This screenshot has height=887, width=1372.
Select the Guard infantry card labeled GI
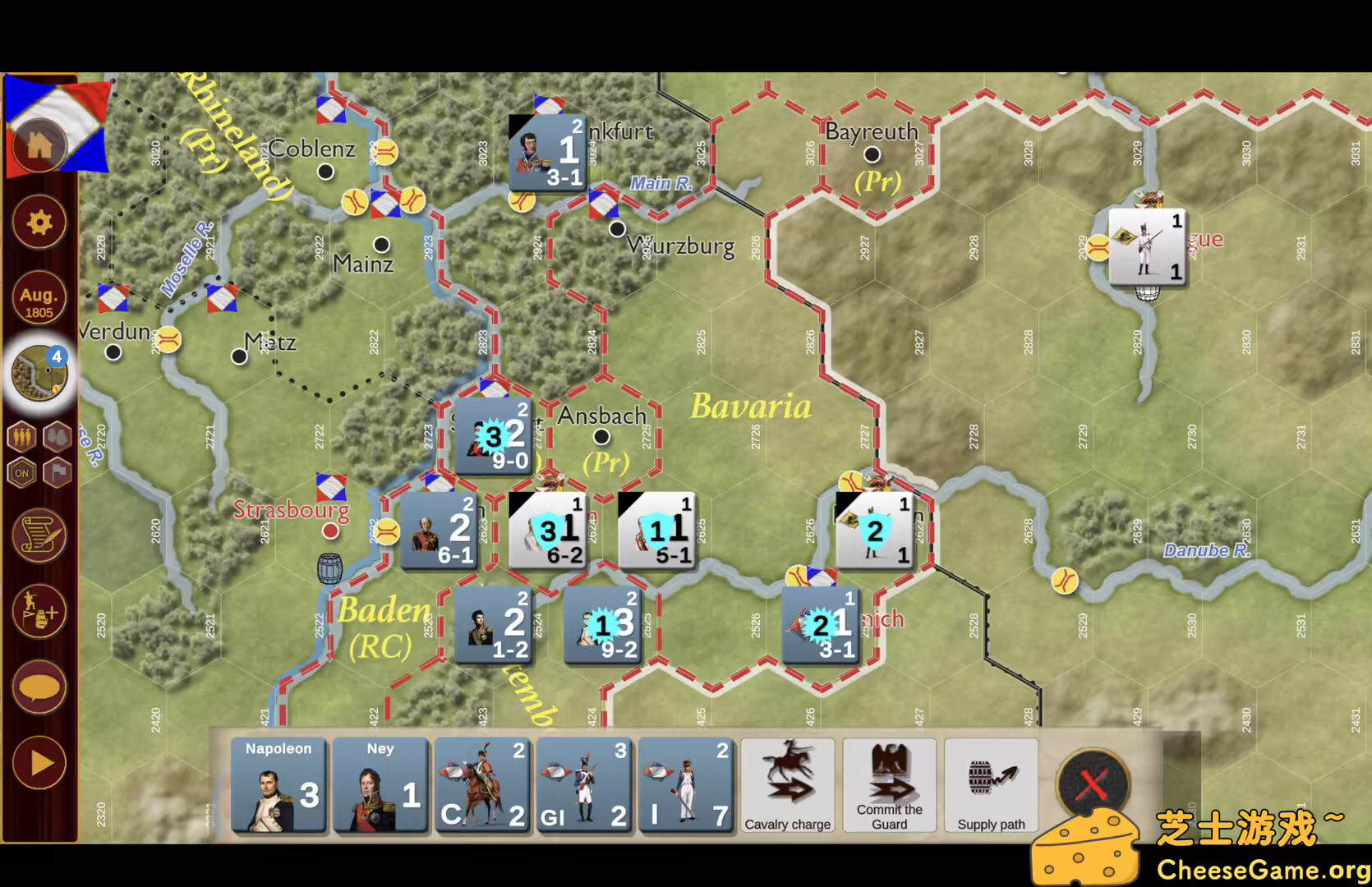584,784
